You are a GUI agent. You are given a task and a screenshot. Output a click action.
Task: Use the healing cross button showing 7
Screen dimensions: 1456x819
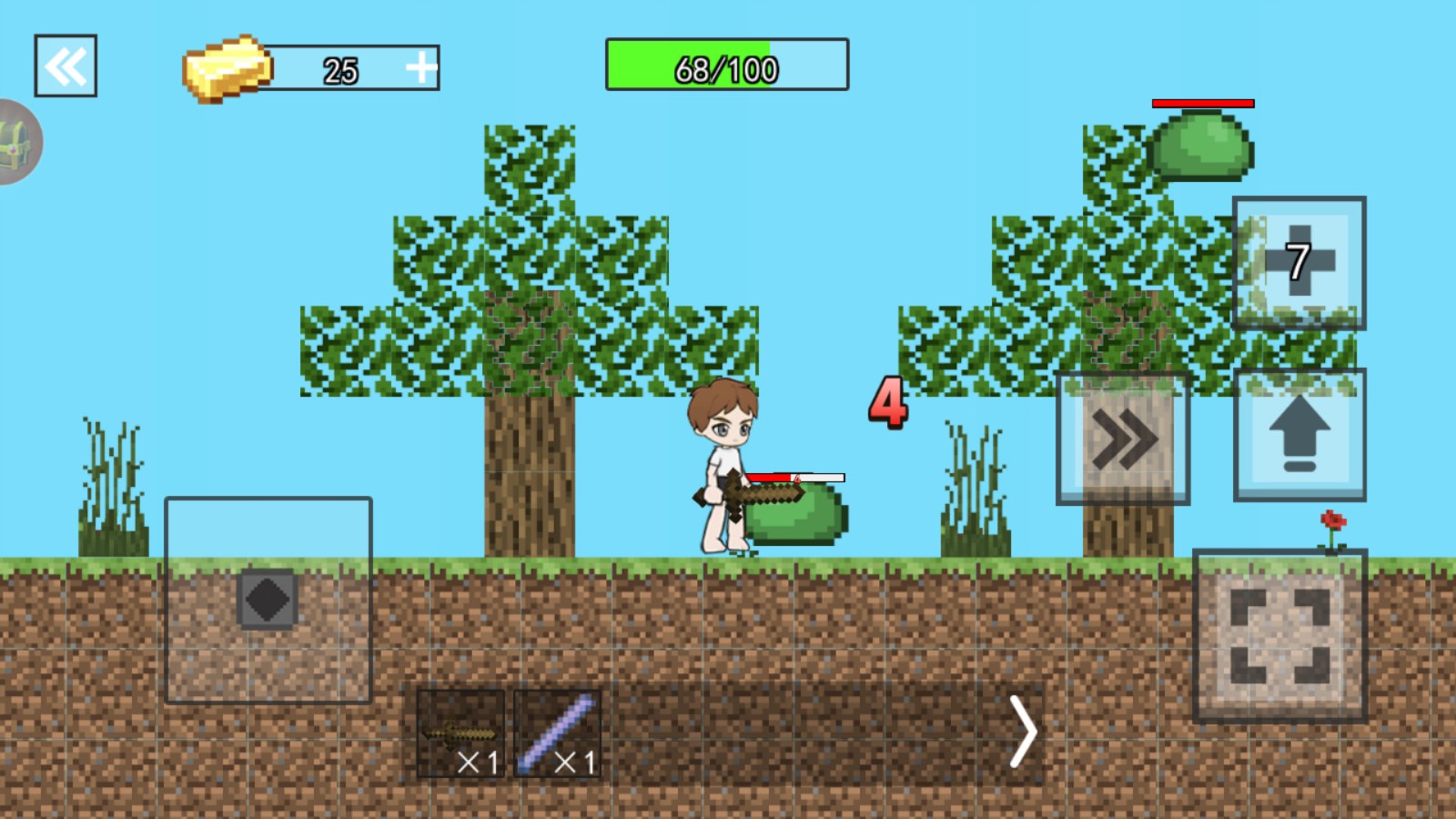[1299, 263]
